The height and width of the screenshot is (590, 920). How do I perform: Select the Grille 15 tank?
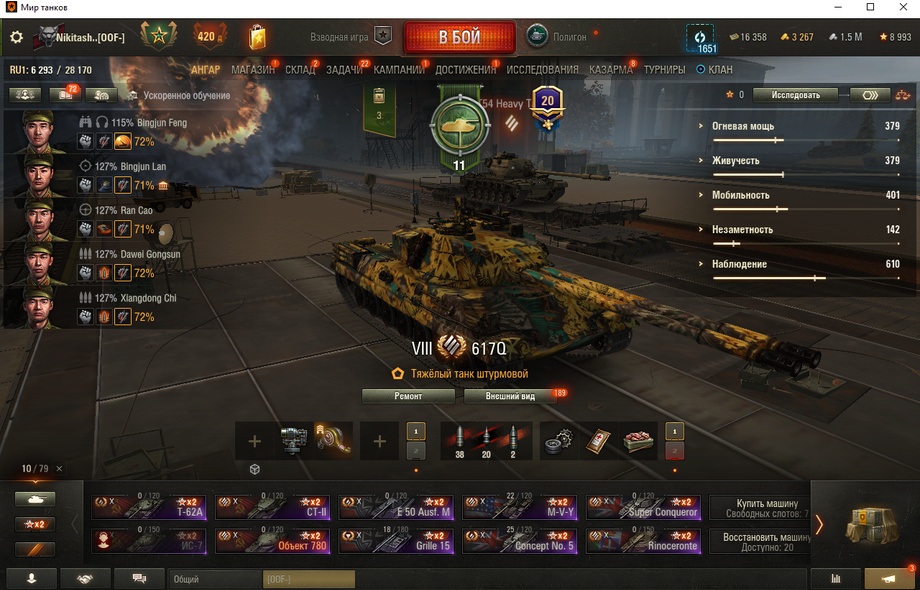[396, 541]
